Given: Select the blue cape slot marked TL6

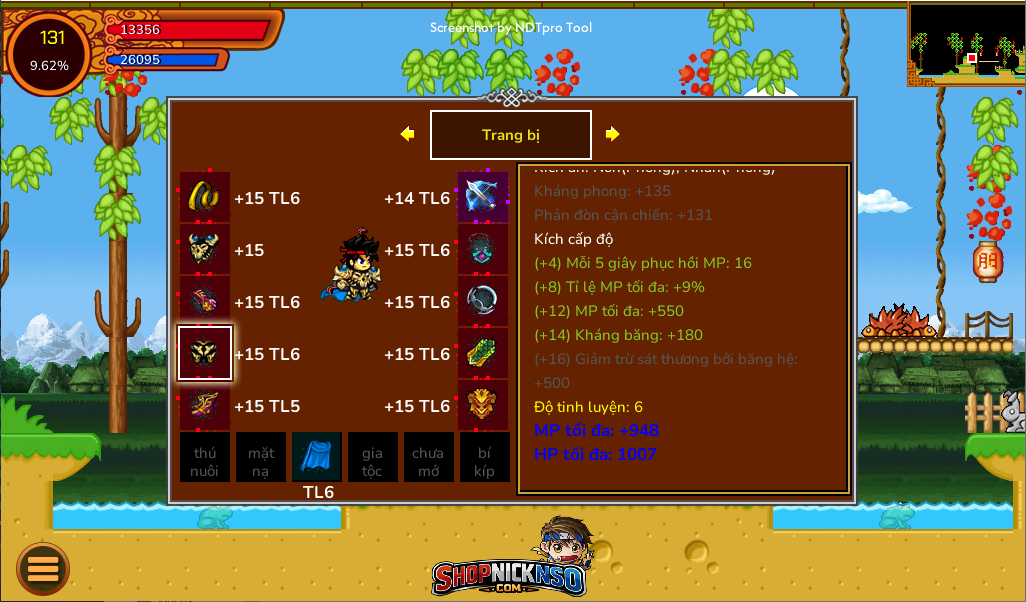Looking at the screenshot, I should (x=317, y=458).
